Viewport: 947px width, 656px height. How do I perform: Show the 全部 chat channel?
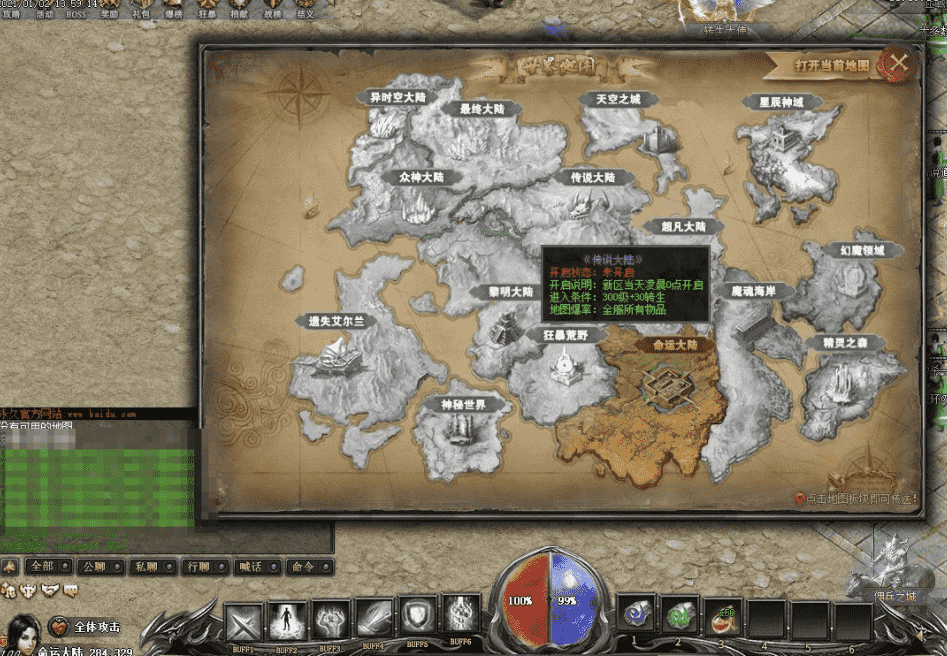click(x=42, y=566)
